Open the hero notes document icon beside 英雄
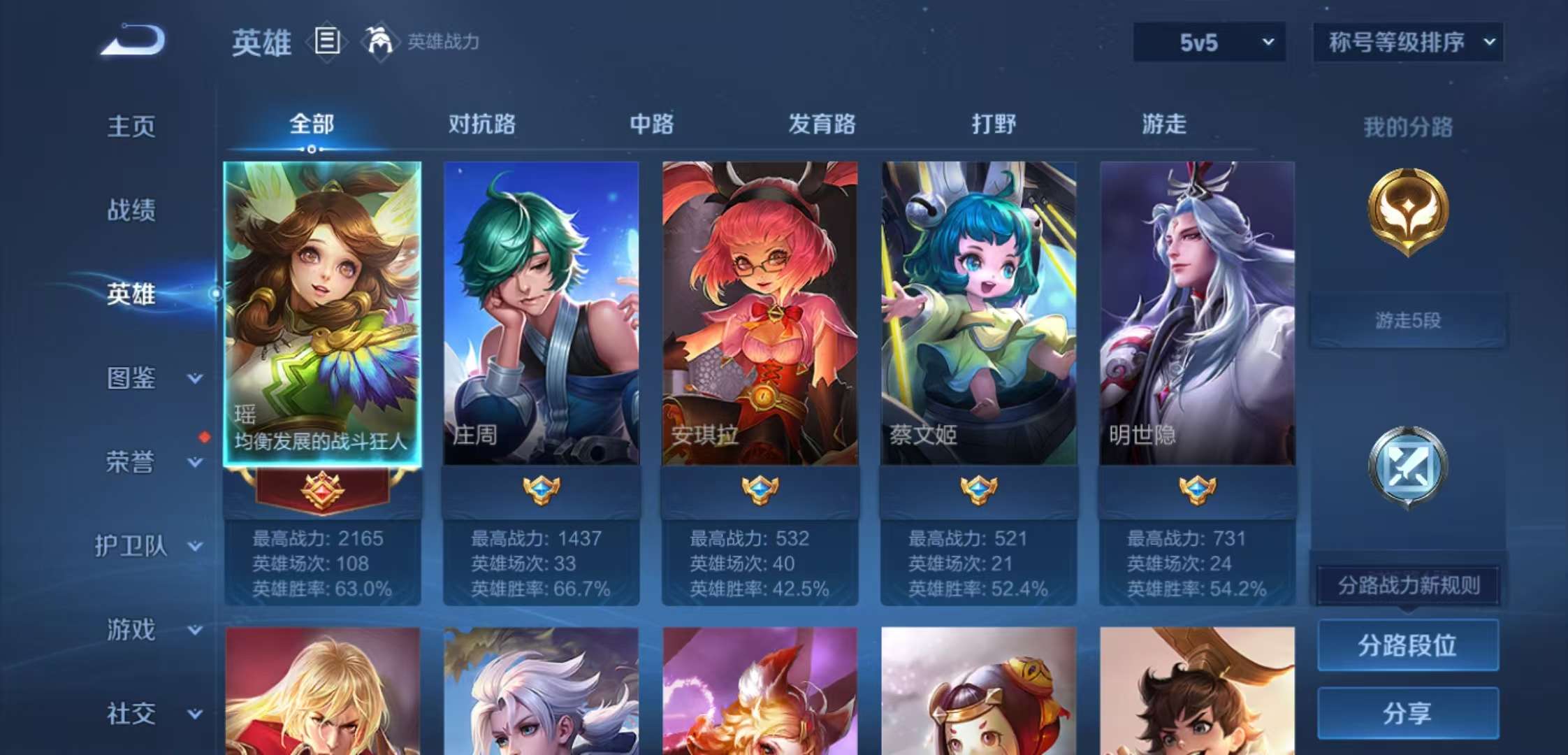The image size is (1568, 755). pos(326,42)
